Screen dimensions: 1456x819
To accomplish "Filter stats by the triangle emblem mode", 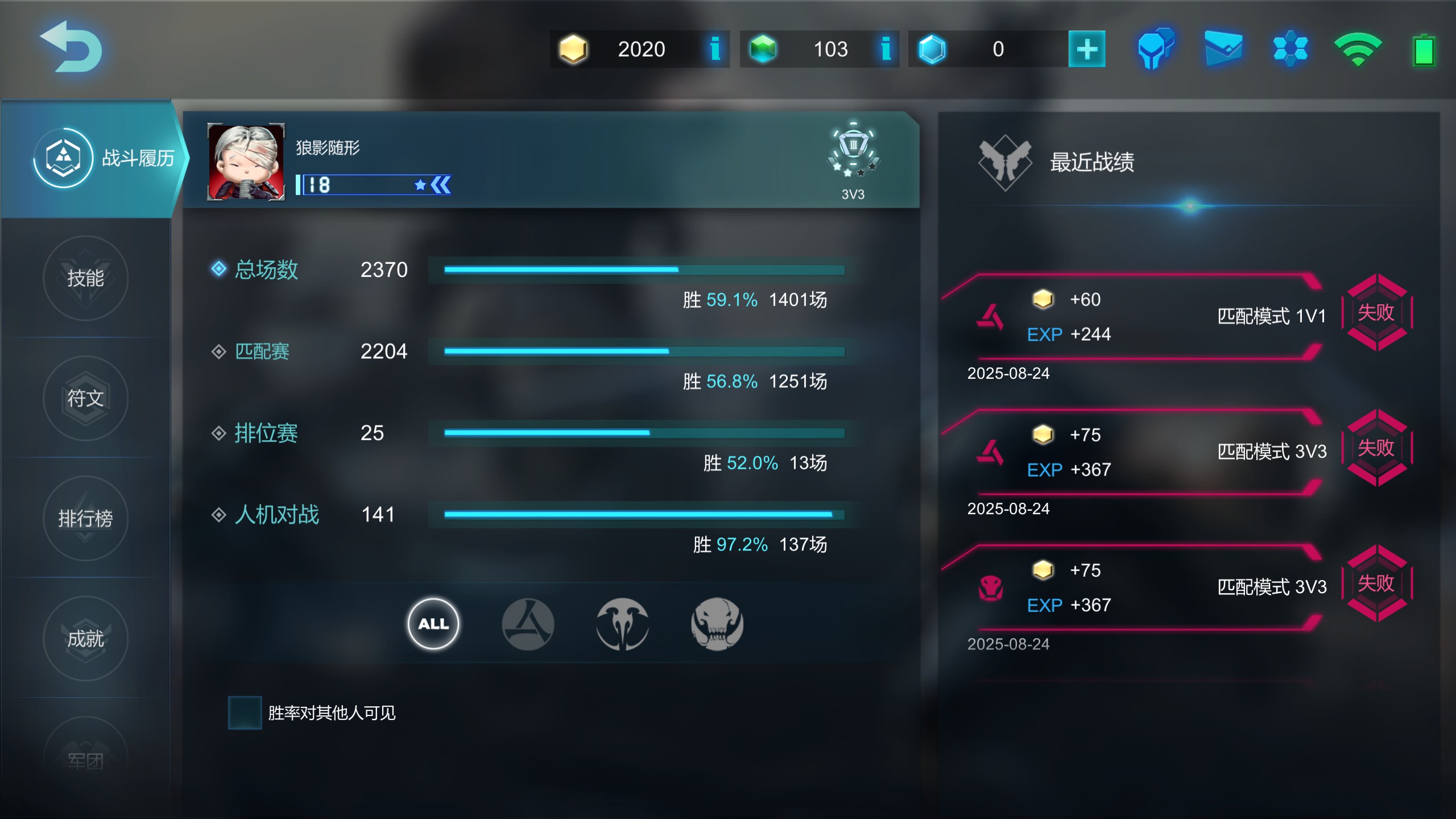I will pos(528,624).
